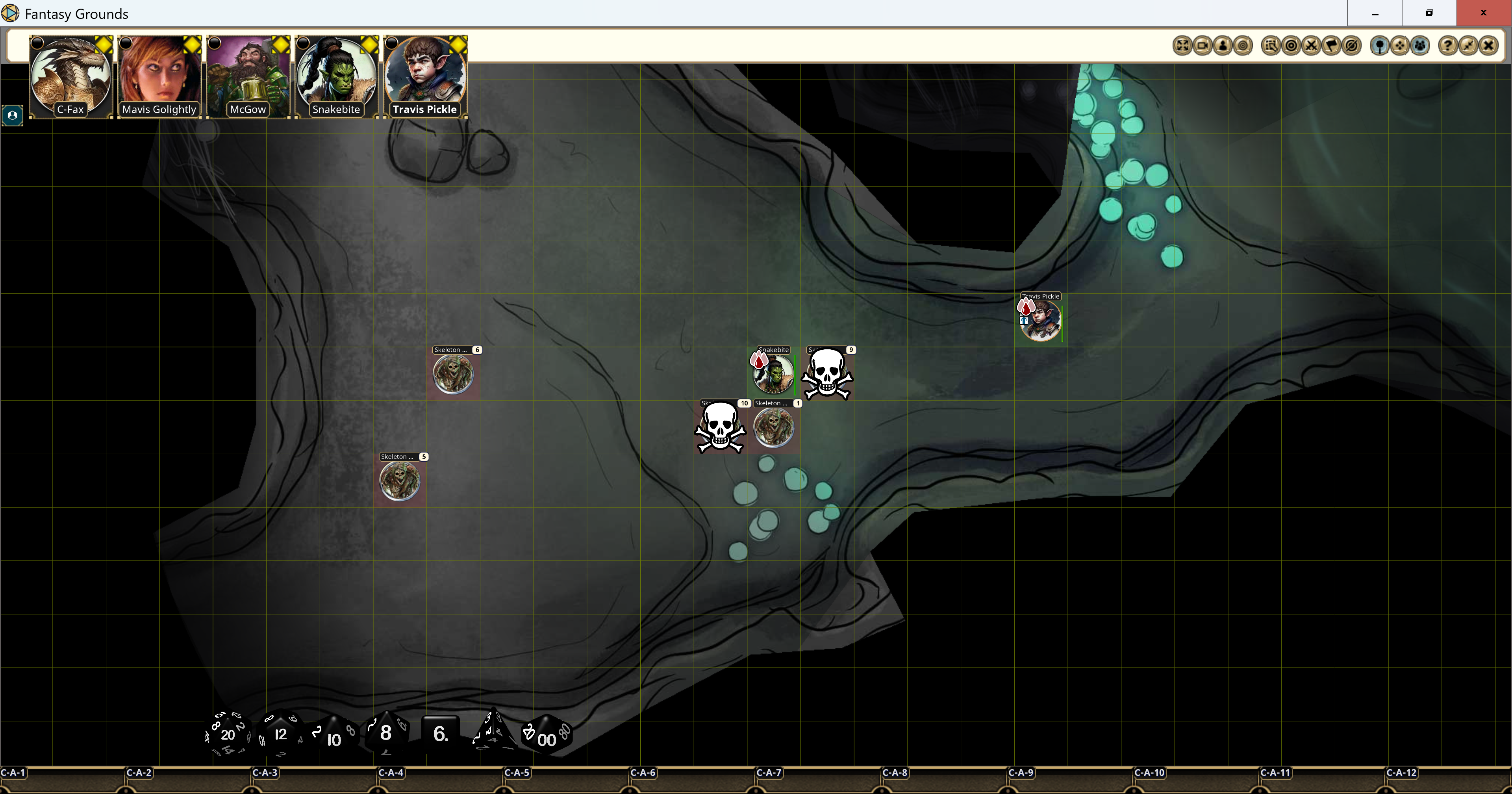The image size is (1512, 794).
Task: Select the full screen zoom map icon
Action: [x=1183, y=45]
